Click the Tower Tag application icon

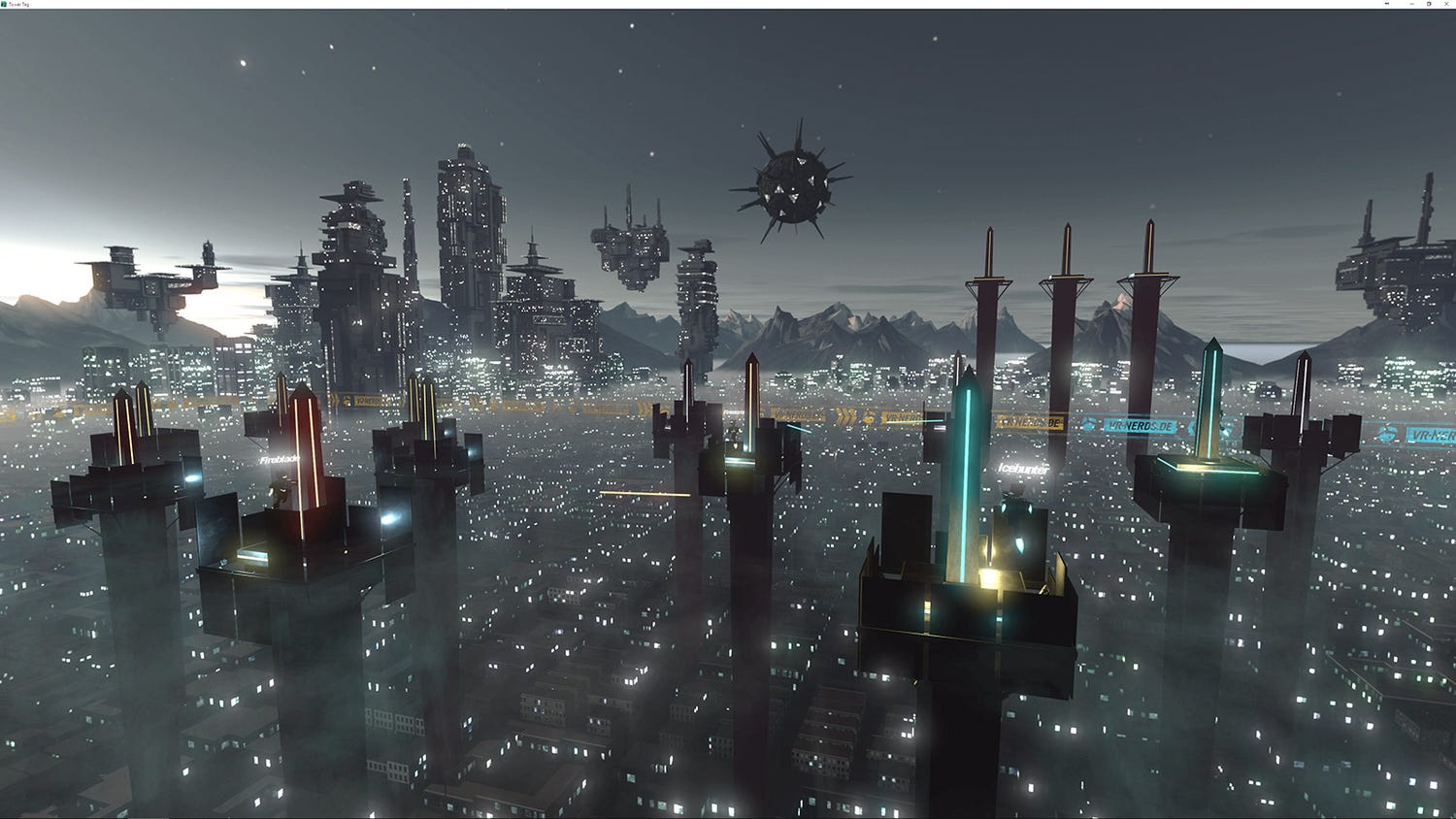7,4
